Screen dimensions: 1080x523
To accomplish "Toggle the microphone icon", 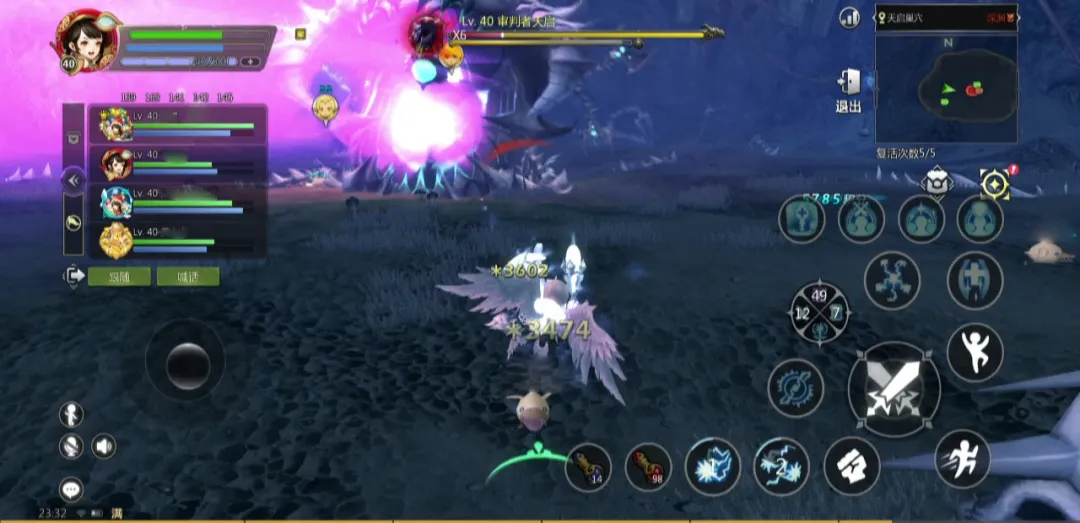I will [71, 446].
